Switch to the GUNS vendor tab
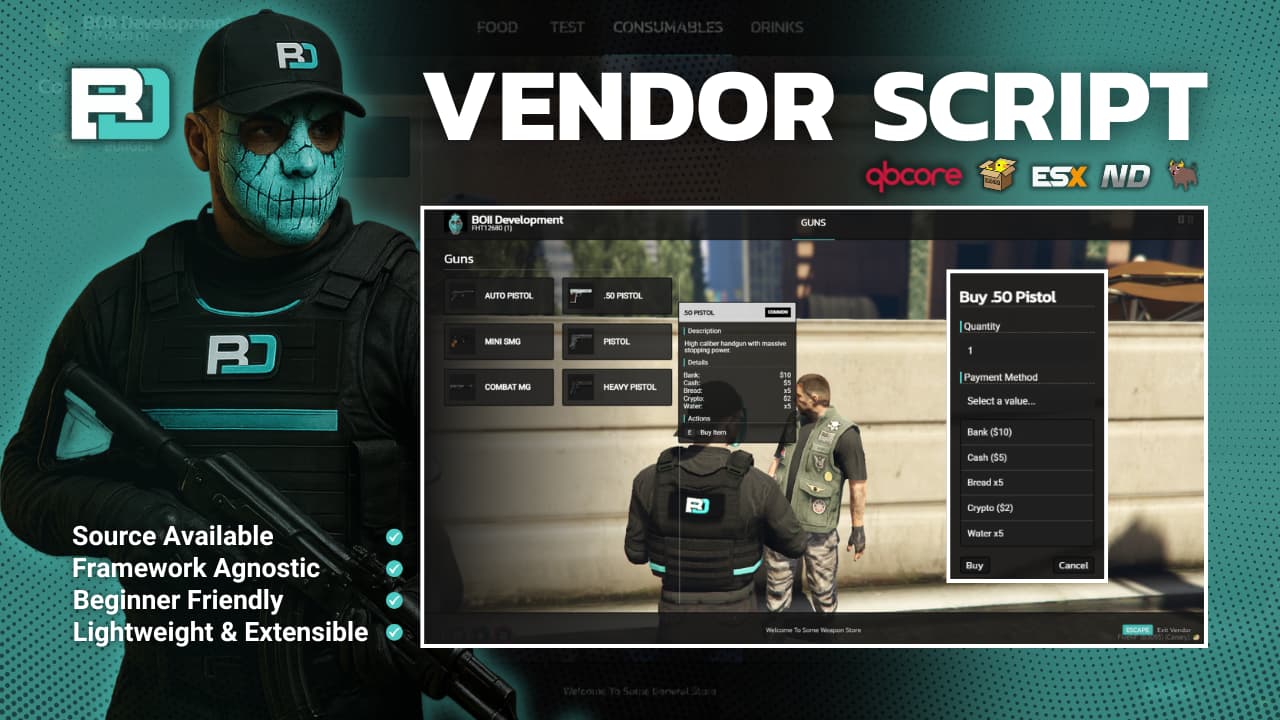1280x720 pixels. [x=812, y=223]
